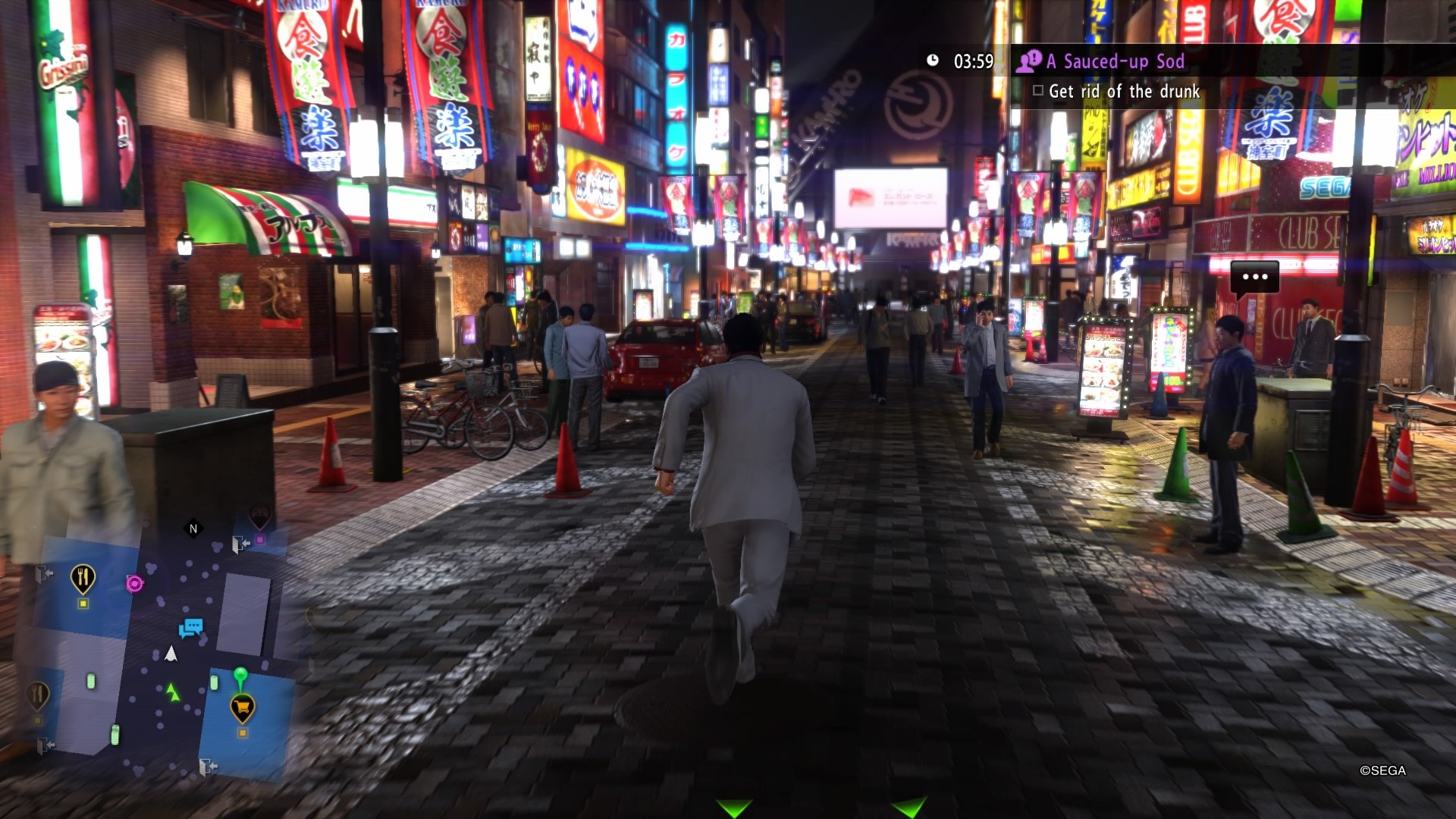Click the black N compass marker on minimap
This screenshot has width=1456, height=819.
point(193,529)
